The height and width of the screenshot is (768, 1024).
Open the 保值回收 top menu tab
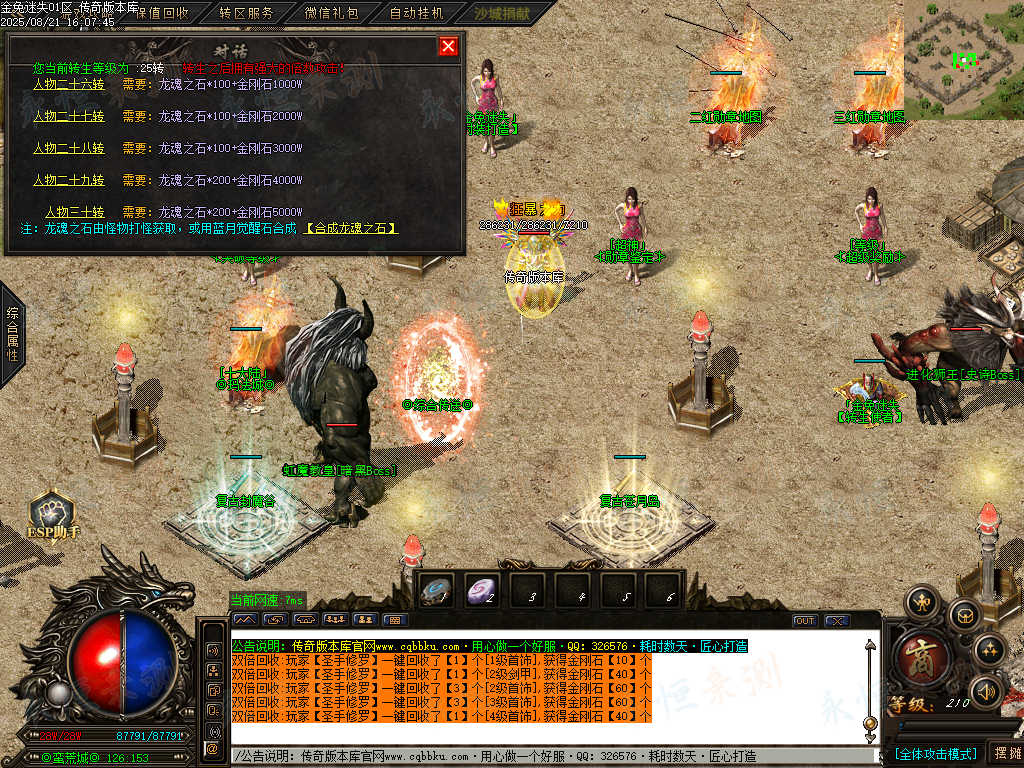click(x=160, y=13)
